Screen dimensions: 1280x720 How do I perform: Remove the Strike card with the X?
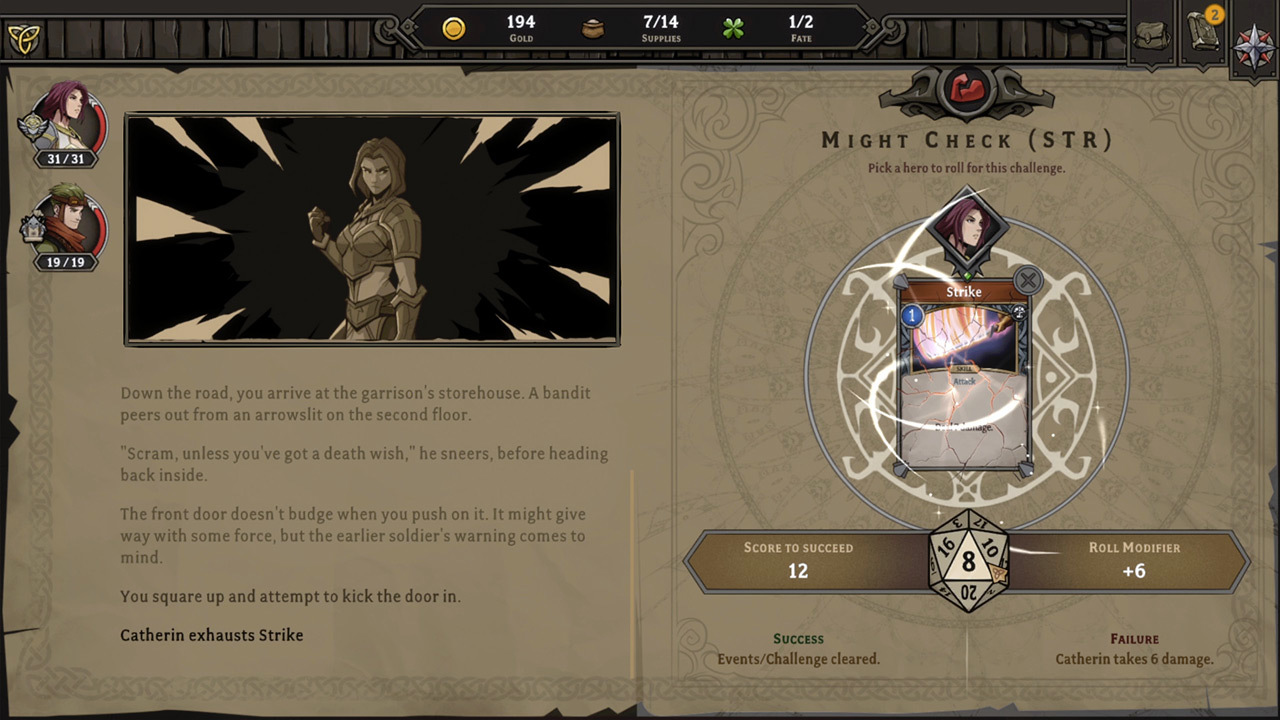pyautogui.click(x=1027, y=280)
